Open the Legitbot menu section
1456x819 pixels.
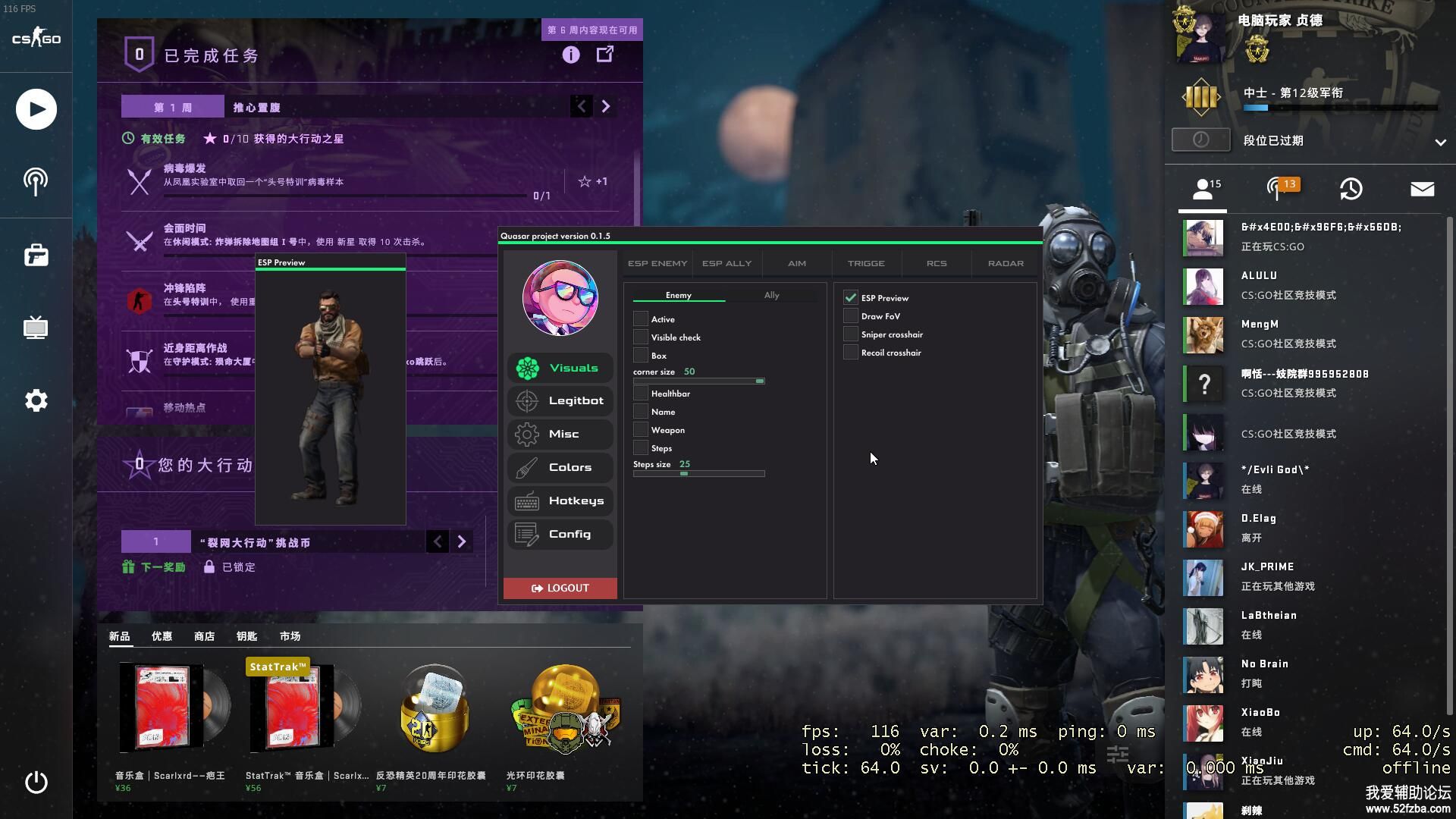[560, 401]
